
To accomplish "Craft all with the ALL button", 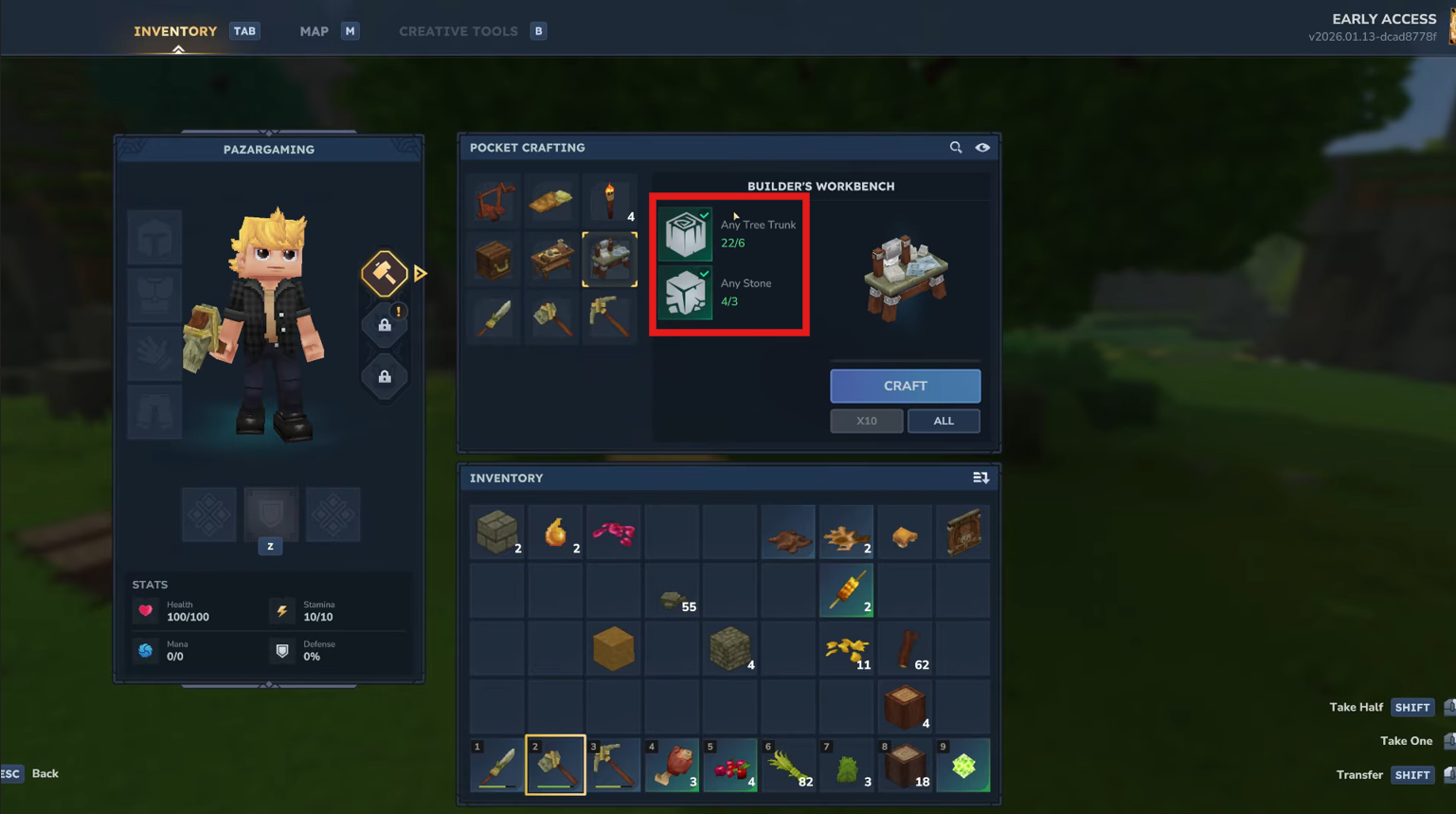I will [x=944, y=420].
